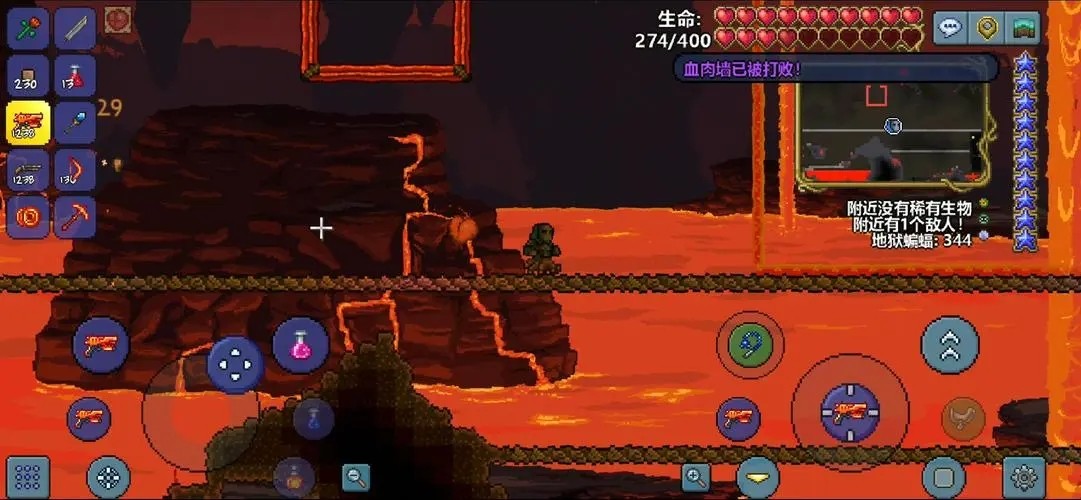This screenshot has width=1081, height=500.
Task: Tap the yellow map pin button
Action: tap(987, 28)
